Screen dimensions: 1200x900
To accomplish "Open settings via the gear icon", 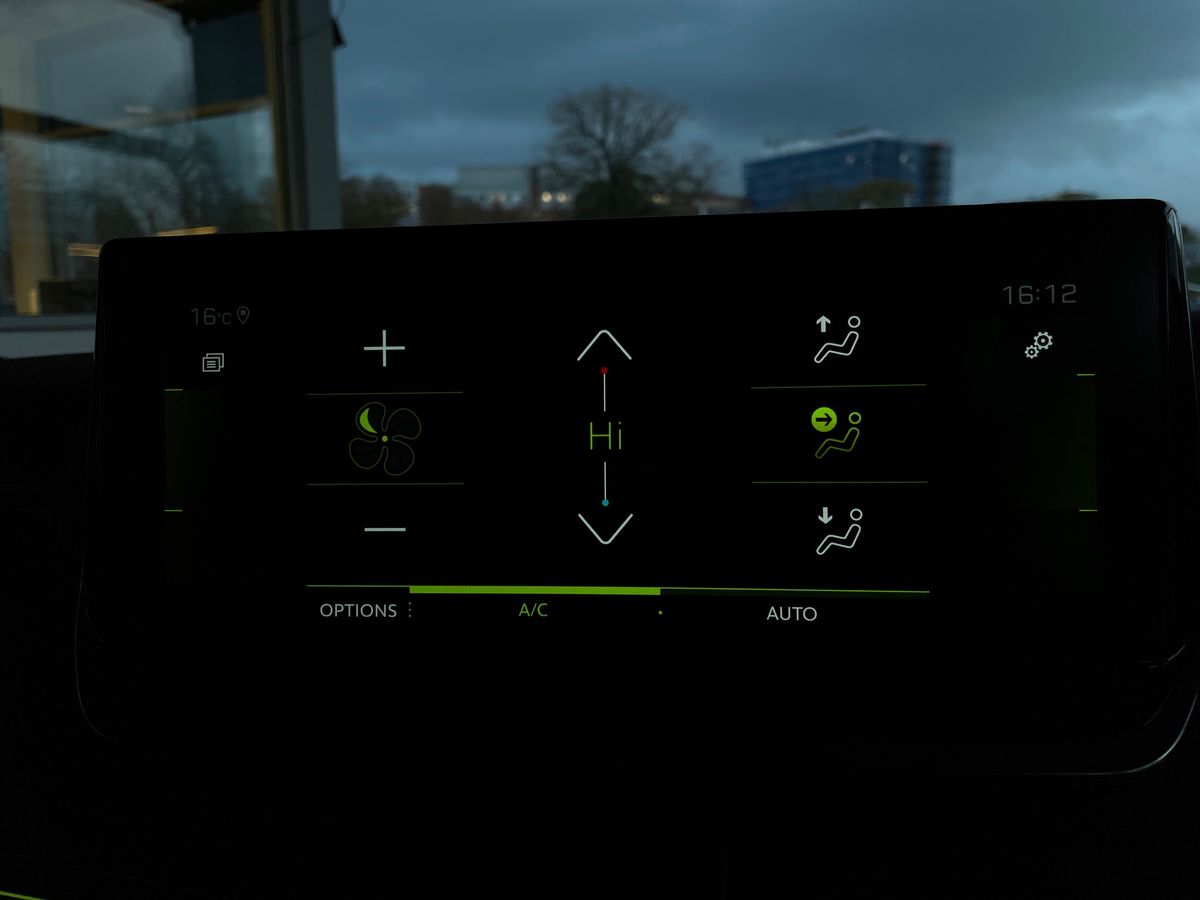I will pyautogui.click(x=1039, y=345).
